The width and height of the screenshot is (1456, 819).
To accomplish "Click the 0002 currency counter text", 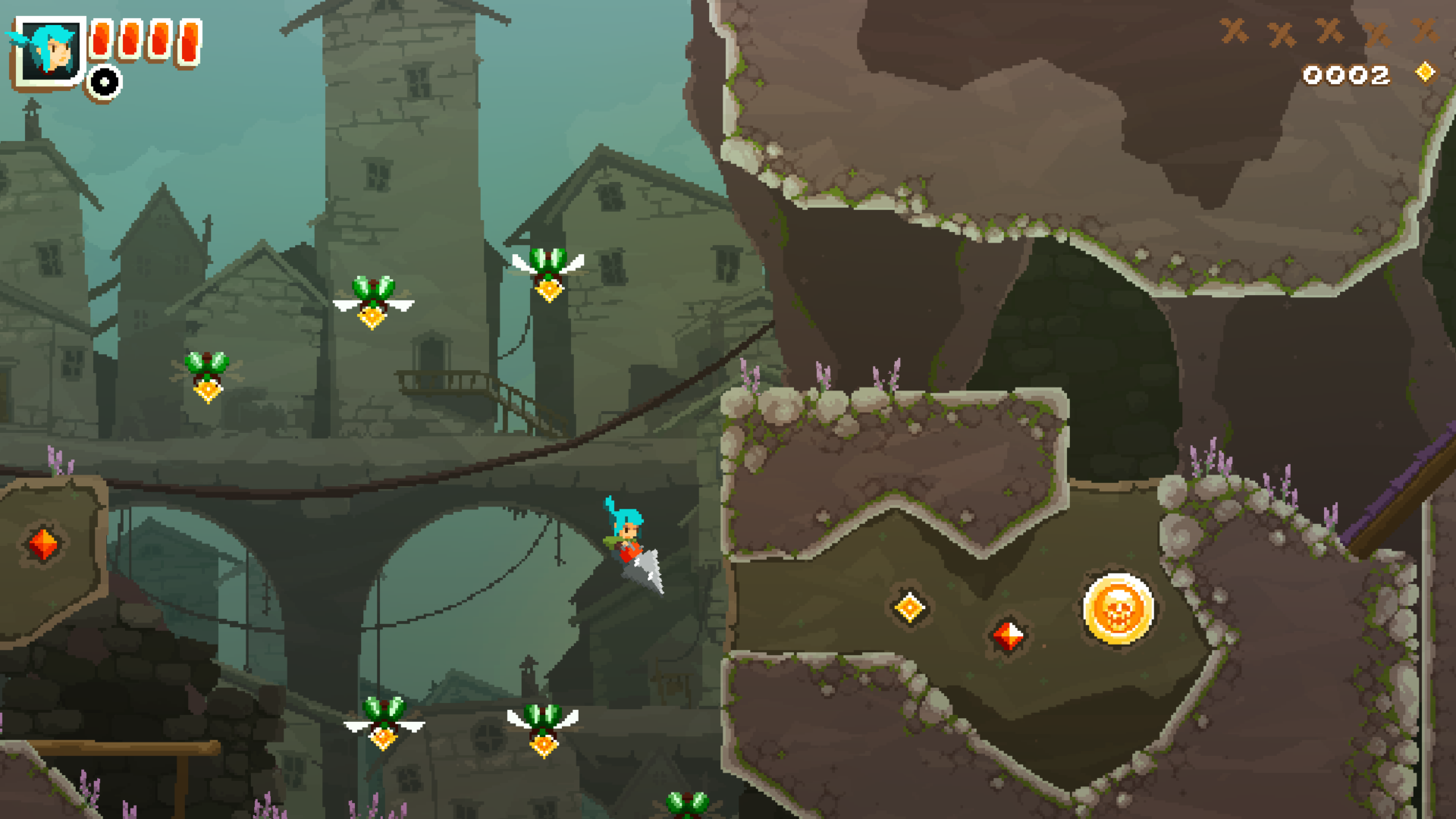I will click(x=1348, y=75).
